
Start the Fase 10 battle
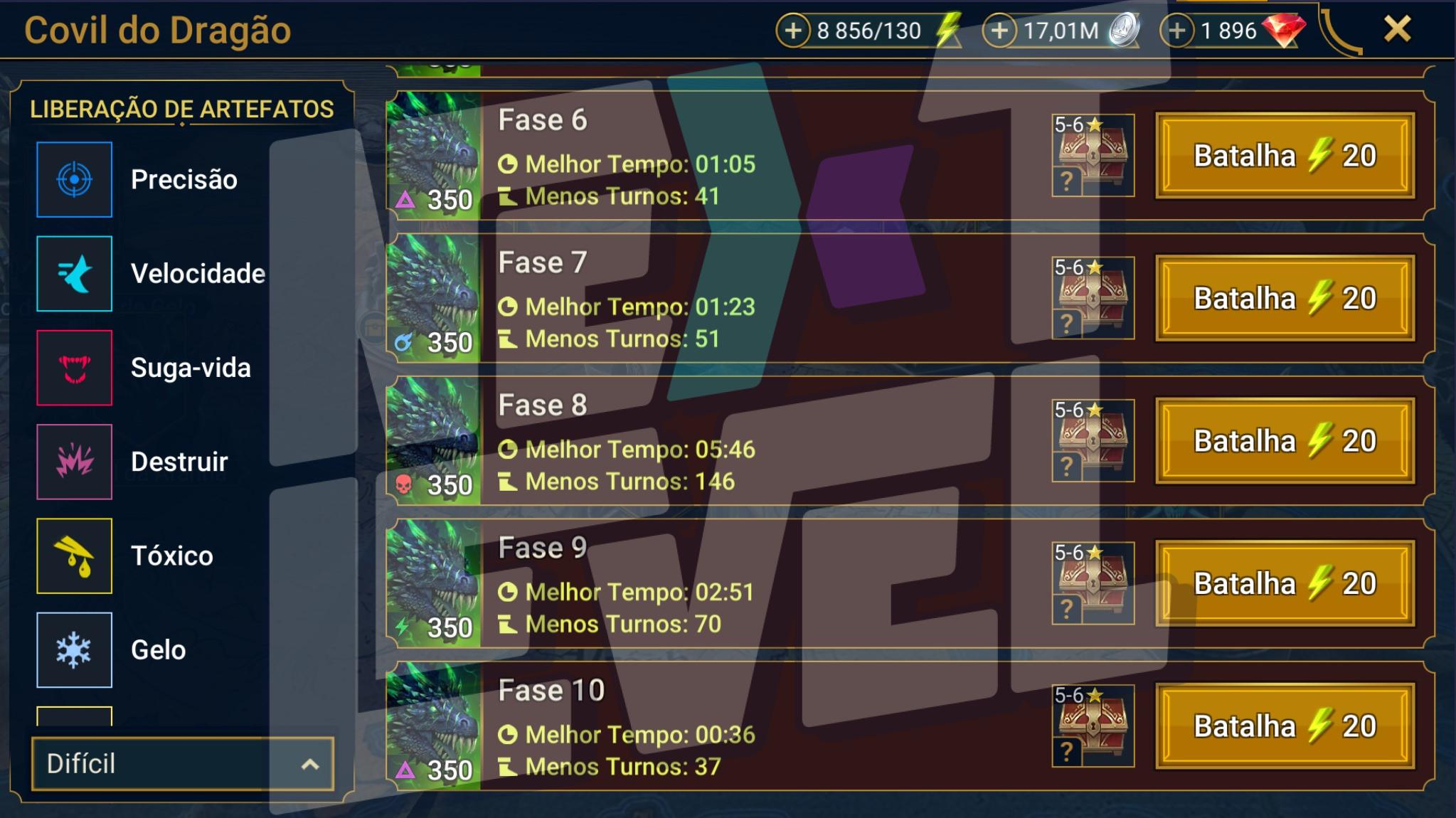click(x=1285, y=726)
